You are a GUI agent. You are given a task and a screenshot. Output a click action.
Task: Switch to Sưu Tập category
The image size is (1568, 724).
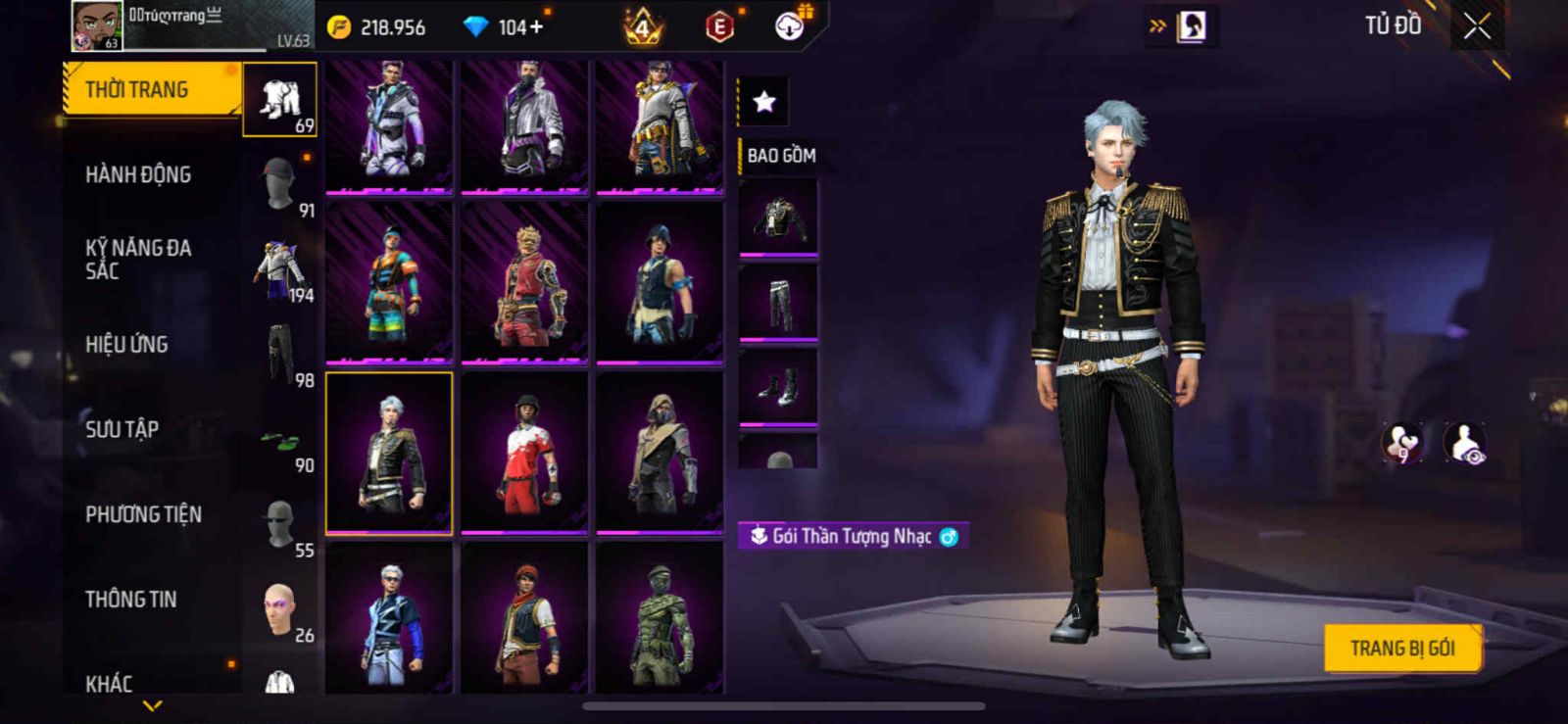click(x=122, y=429)
